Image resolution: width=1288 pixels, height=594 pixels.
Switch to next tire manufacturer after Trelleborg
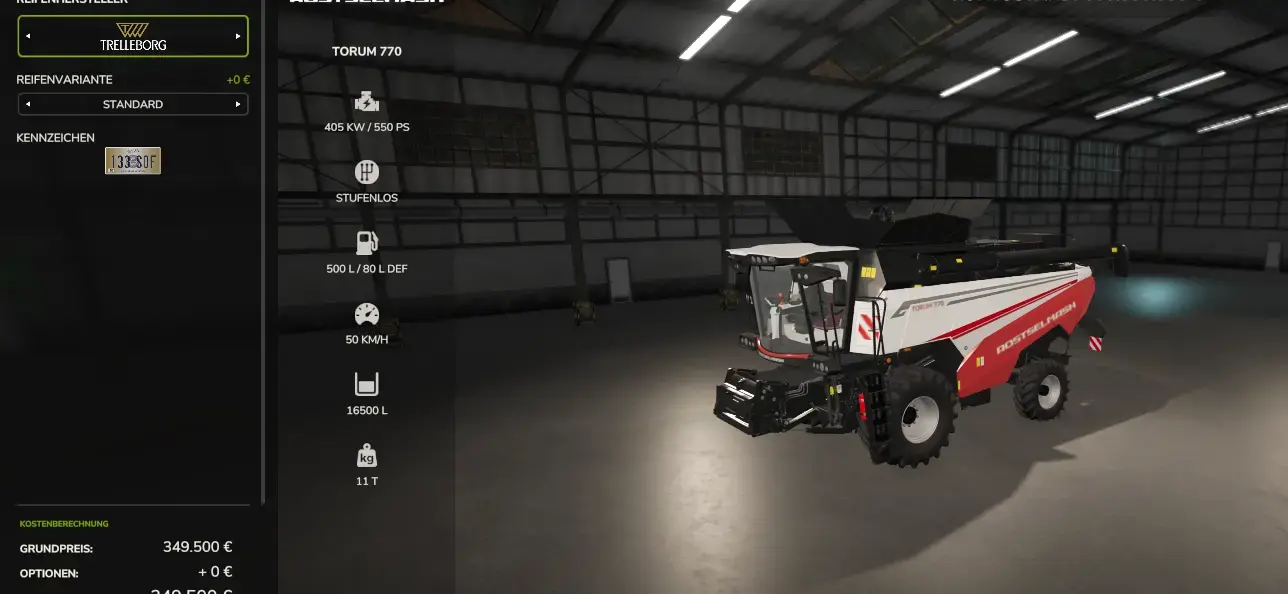[238, 36]
